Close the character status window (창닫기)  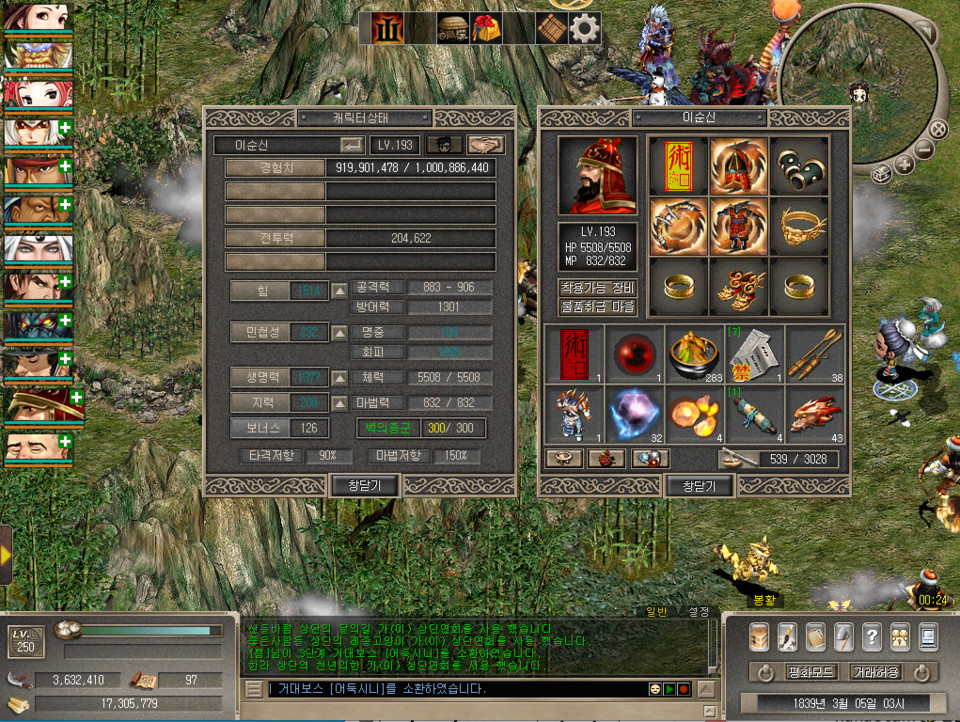coord(364,486)
